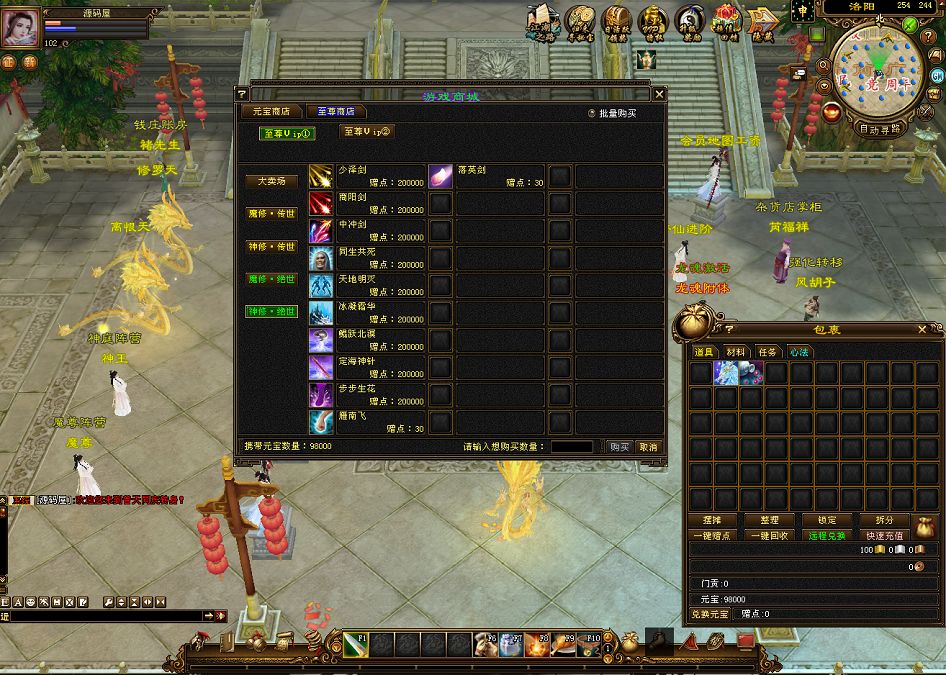This screenshot has width=946, height=675.
Task: Select the 落英剑 shop item
Action: click(441, 177)
